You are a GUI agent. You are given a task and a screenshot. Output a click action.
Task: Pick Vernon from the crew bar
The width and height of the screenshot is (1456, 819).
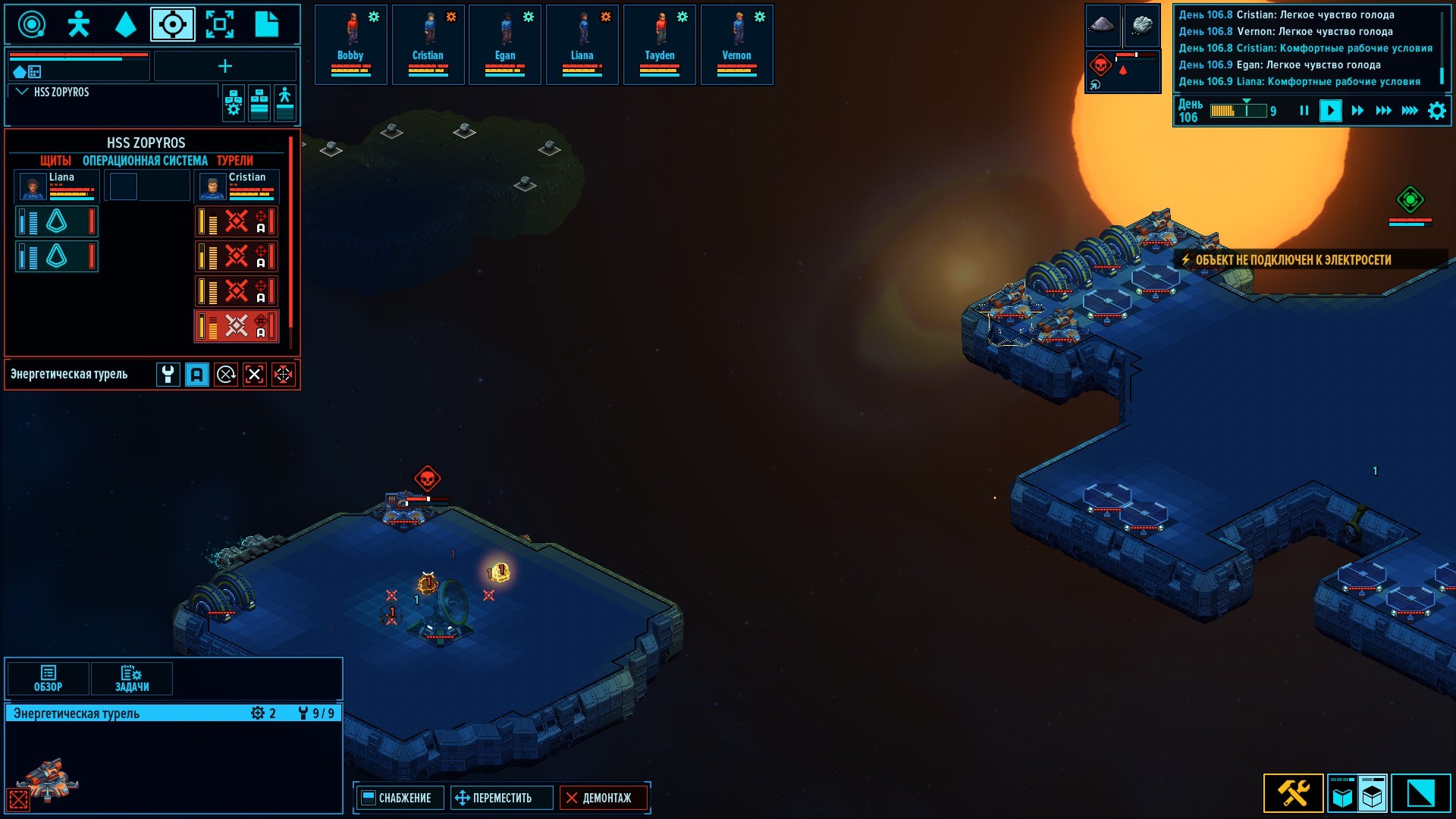(736, 43)
